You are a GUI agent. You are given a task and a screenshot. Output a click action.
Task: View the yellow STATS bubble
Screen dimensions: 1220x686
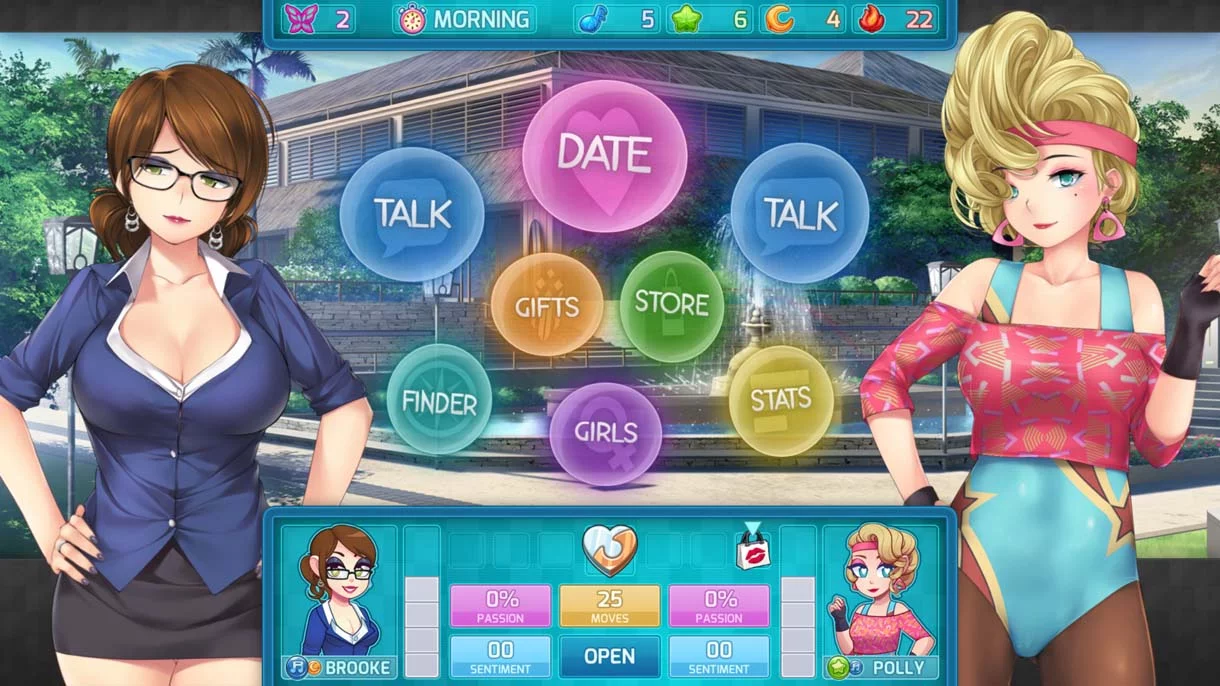pos(781,400)
